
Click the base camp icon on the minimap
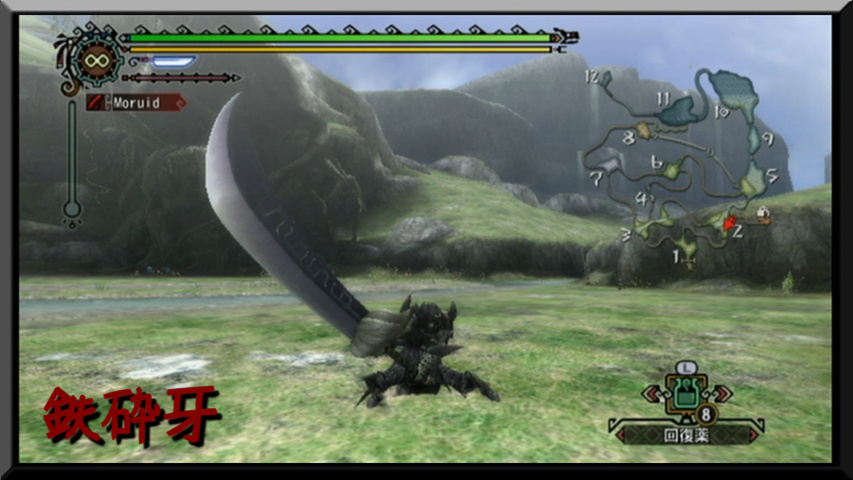coord(763,214)
